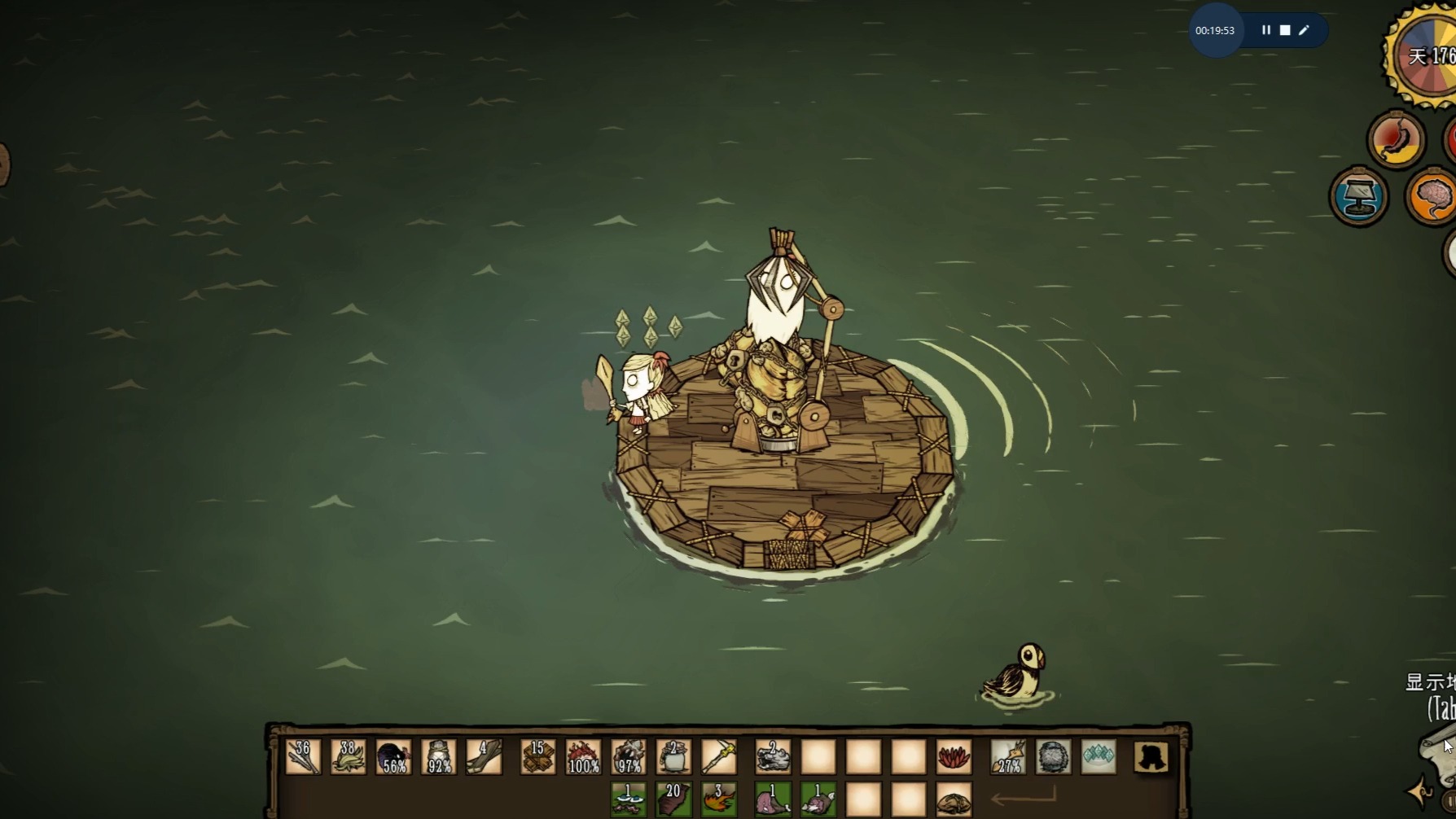This screenshot has height=819, width=1456.
Task: Select the equipped teal crystal head item
Action: coord(1099,757)
